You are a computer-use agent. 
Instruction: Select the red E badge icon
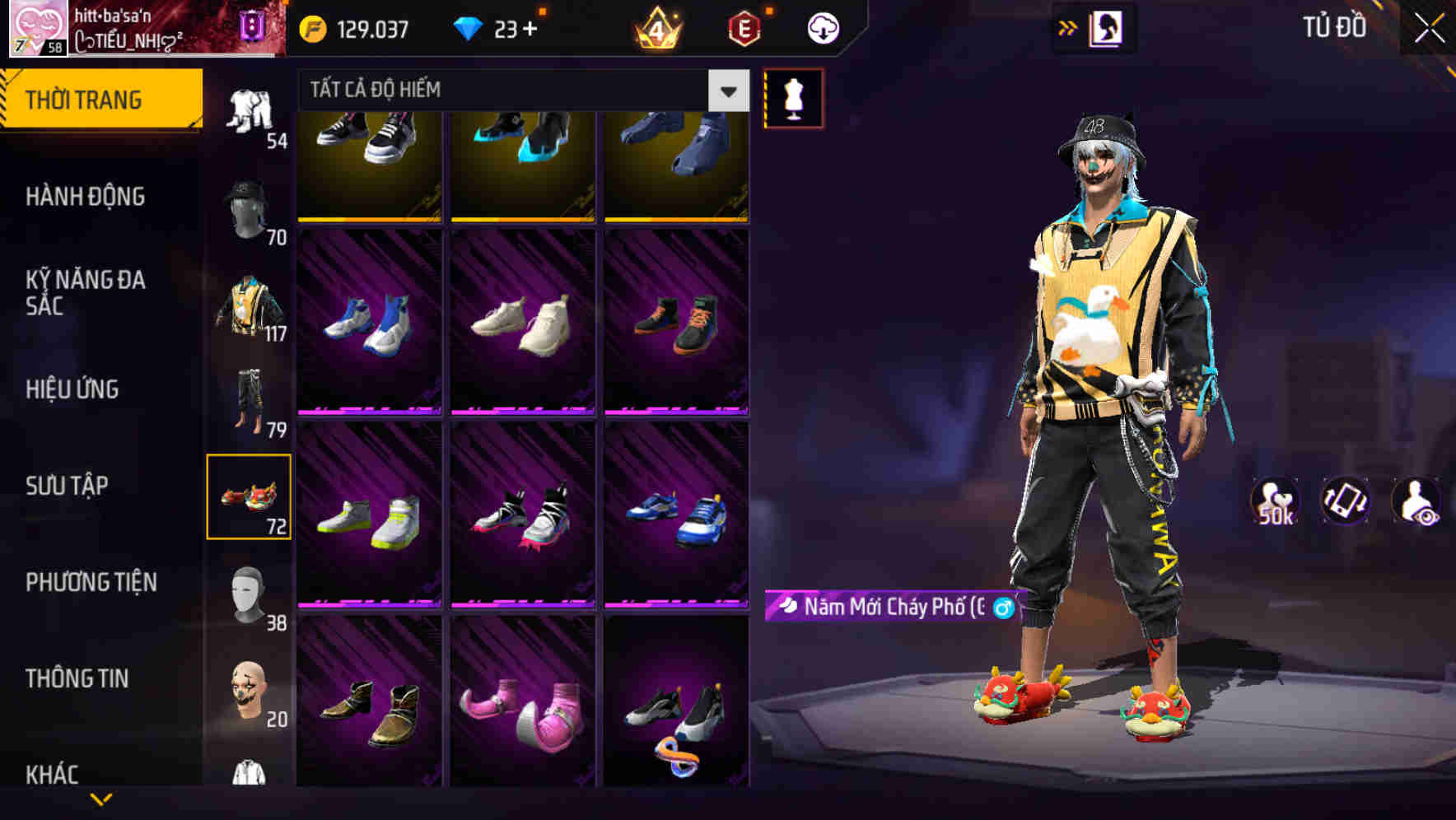[744, 27]
